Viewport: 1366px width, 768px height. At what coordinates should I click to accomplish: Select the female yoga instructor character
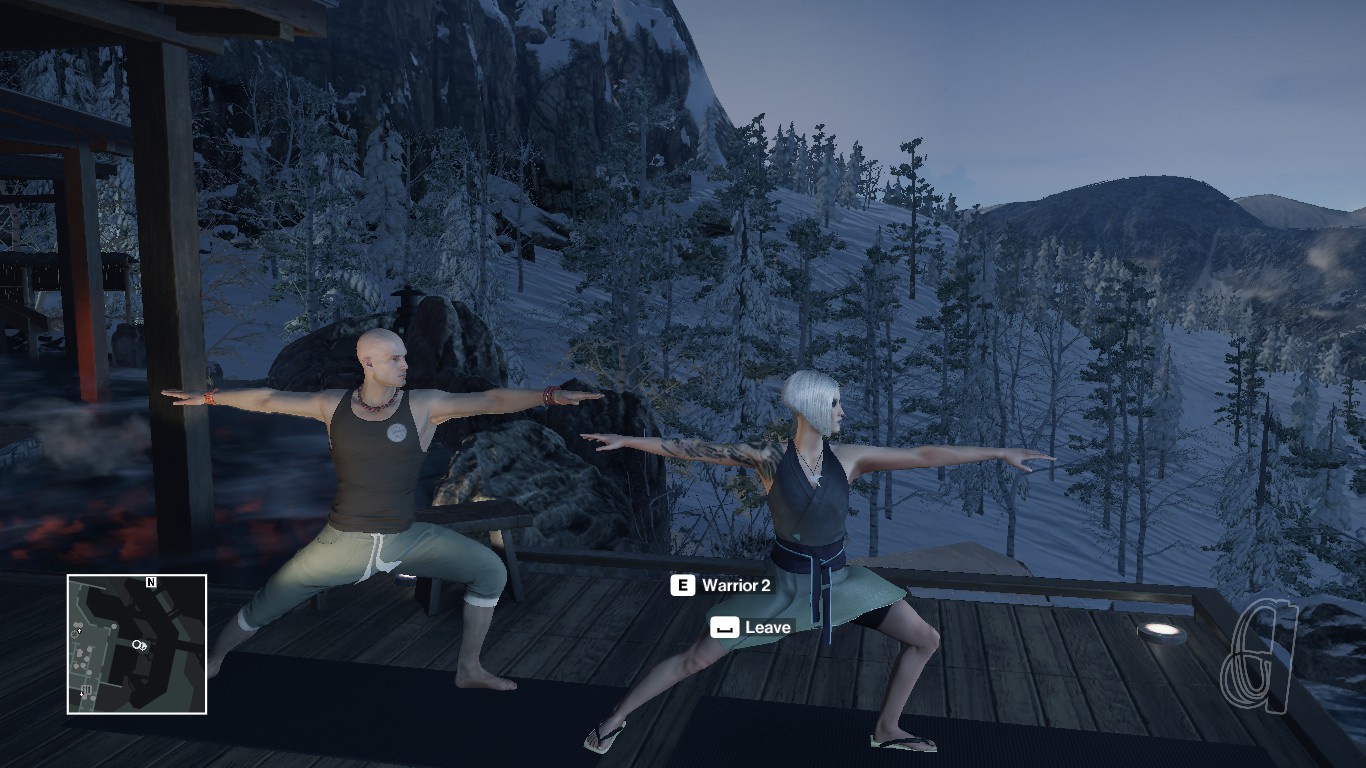pos(820,500)
